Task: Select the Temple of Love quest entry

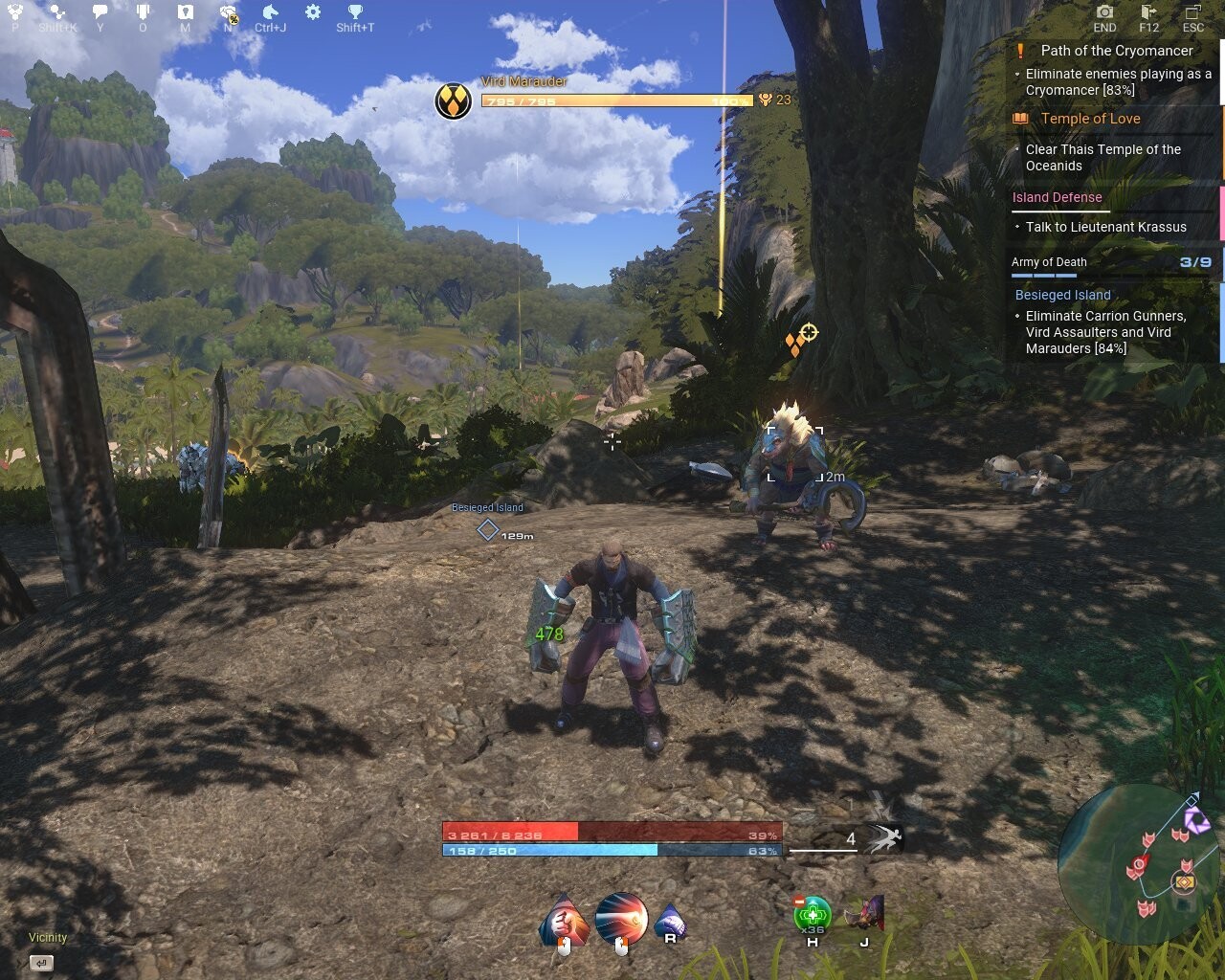Action: pyautogui.click(x=1091, y=118)
